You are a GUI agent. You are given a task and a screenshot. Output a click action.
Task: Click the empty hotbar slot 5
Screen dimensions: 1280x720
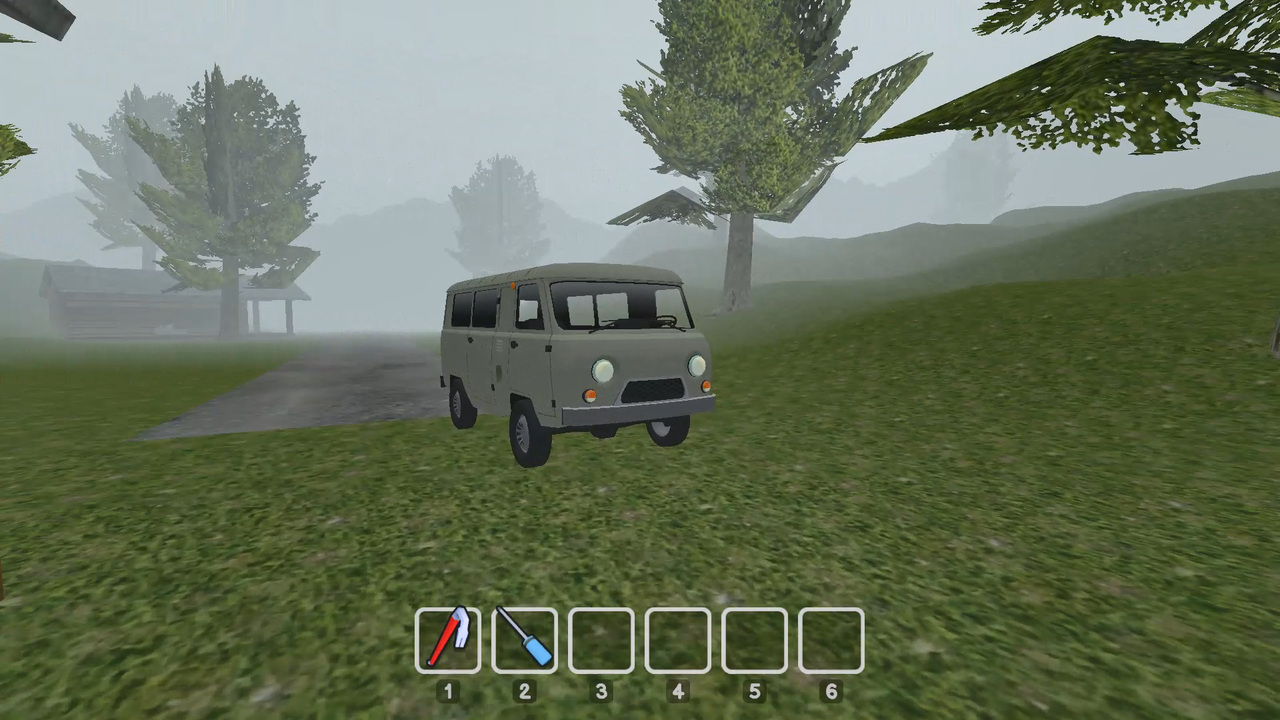754,640
